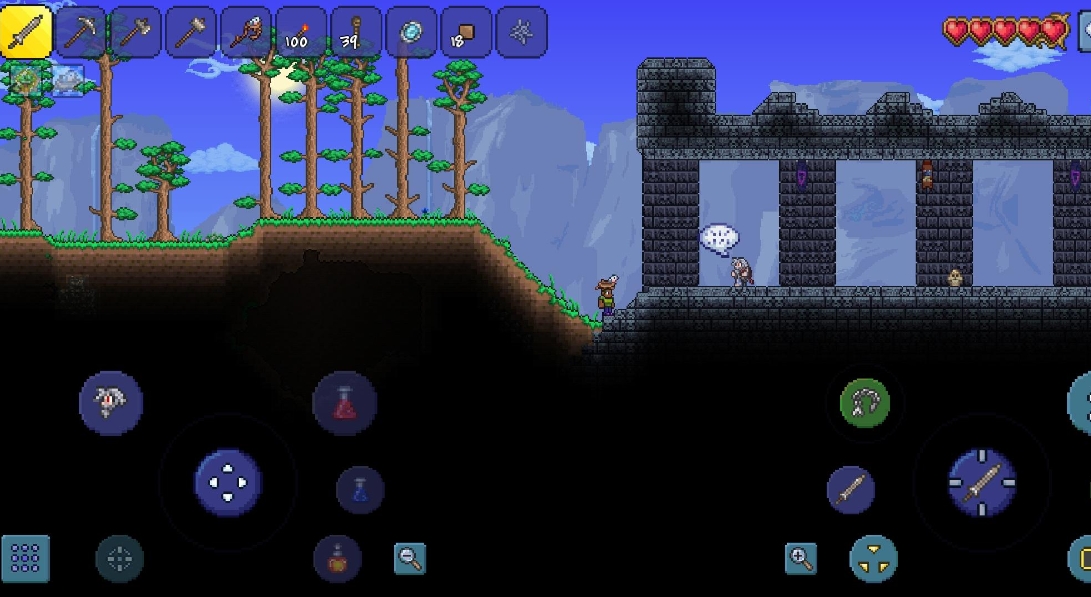
Task: Select the torch stack of 100
Action: coord(300,32)
